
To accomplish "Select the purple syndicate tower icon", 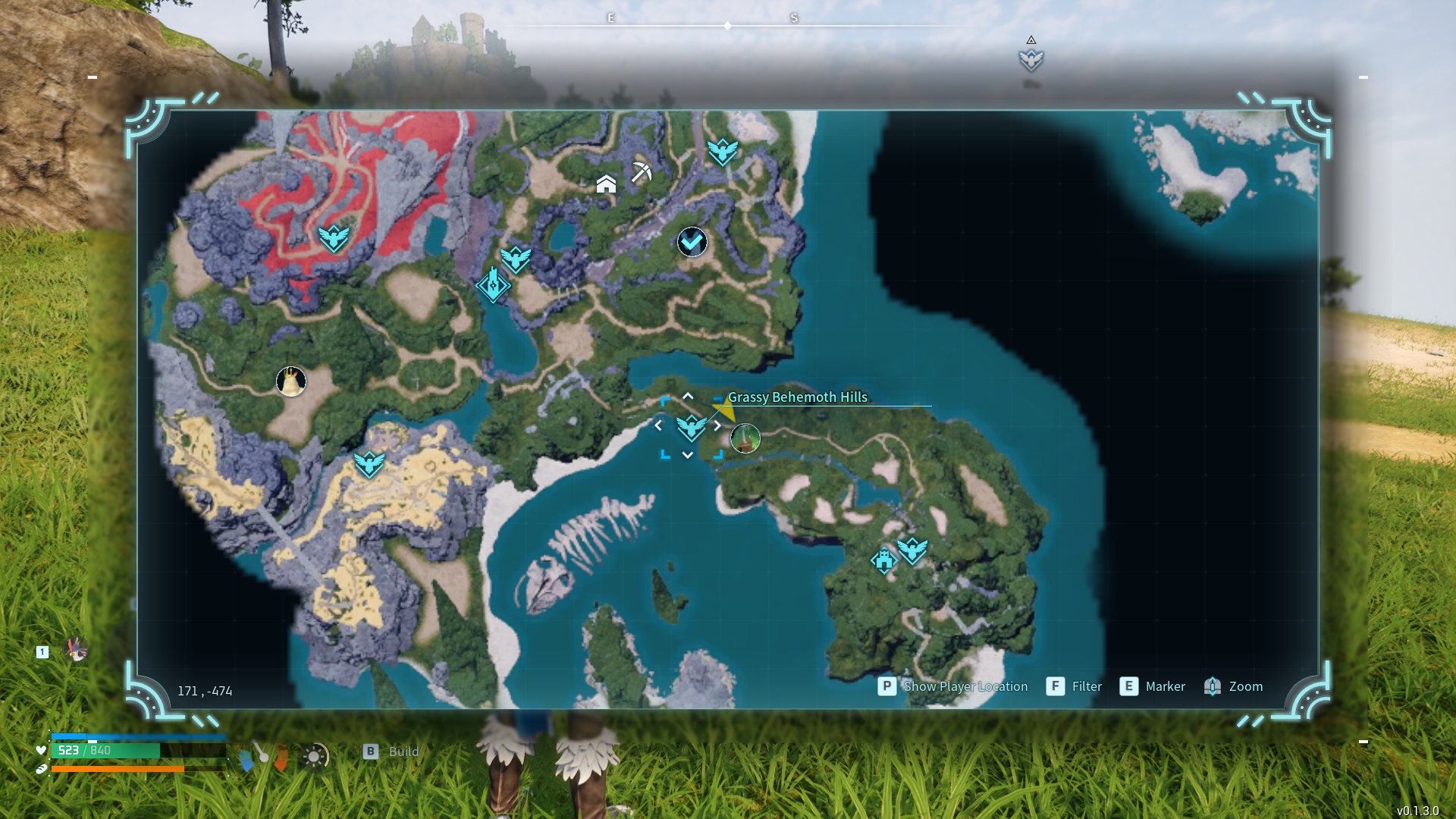I will [494, 284].
